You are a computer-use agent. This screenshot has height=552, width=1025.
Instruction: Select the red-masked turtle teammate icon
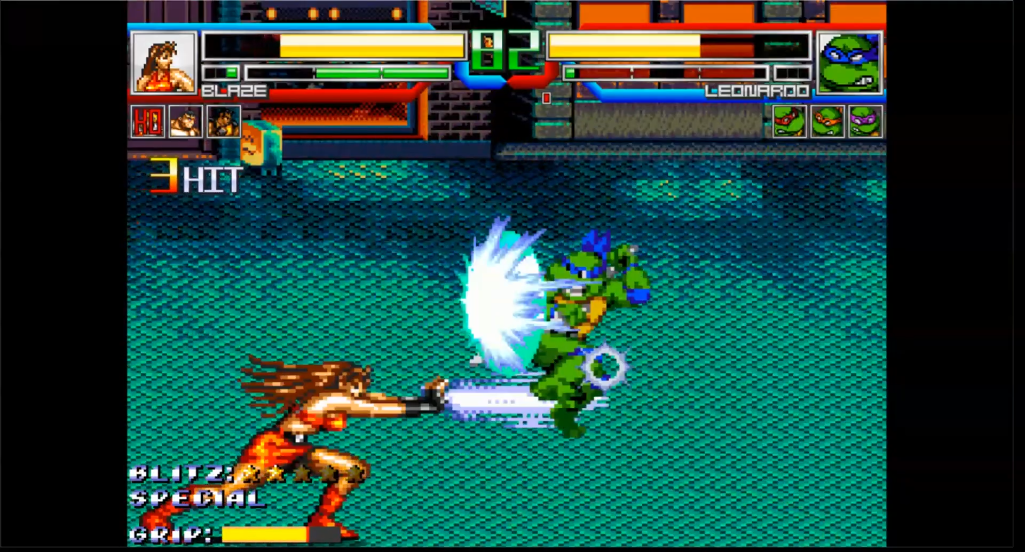click(x=789, y=121)
